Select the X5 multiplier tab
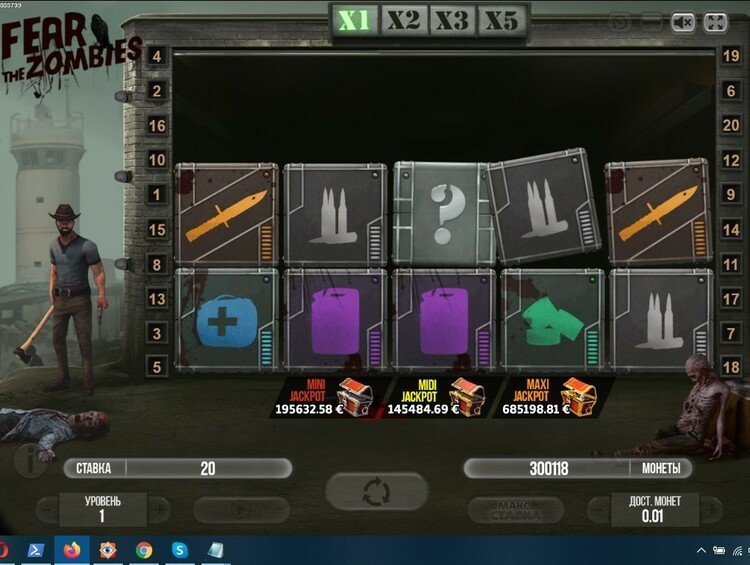This screenshot has width=750, height=565. point(501,21)
